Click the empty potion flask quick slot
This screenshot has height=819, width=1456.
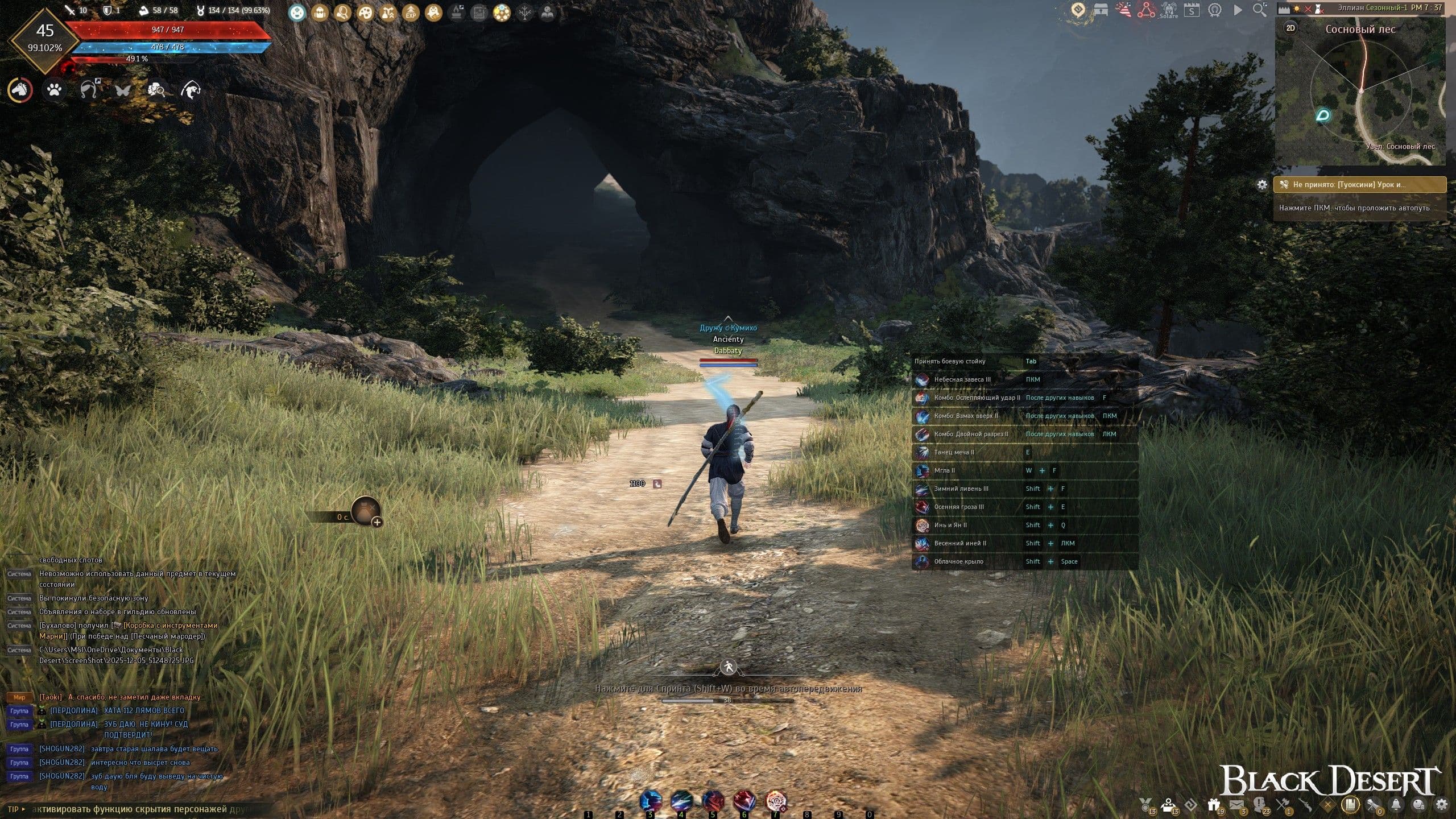click(365, 510)
